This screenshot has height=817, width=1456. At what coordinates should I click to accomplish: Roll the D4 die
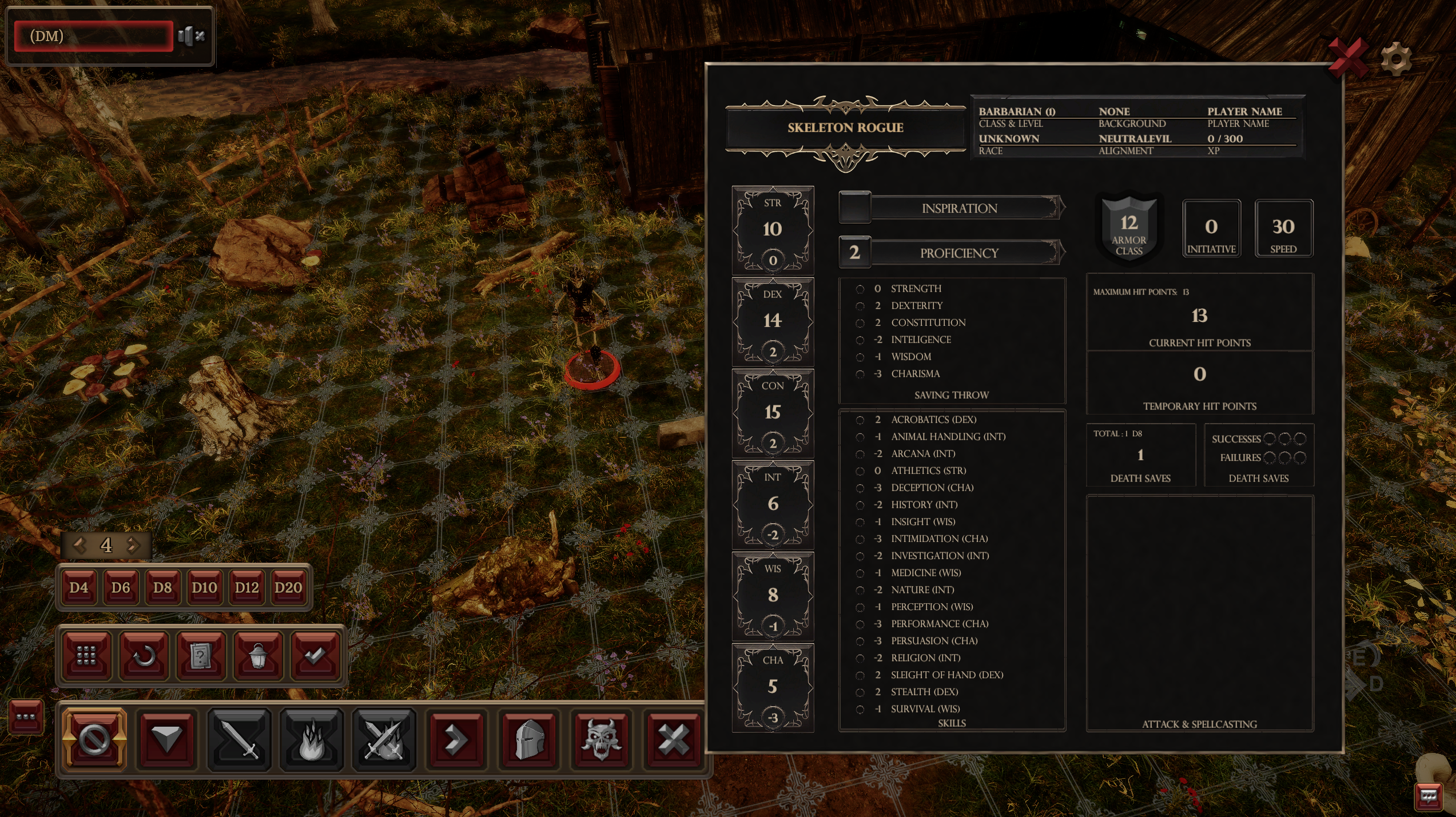[79, 588]
